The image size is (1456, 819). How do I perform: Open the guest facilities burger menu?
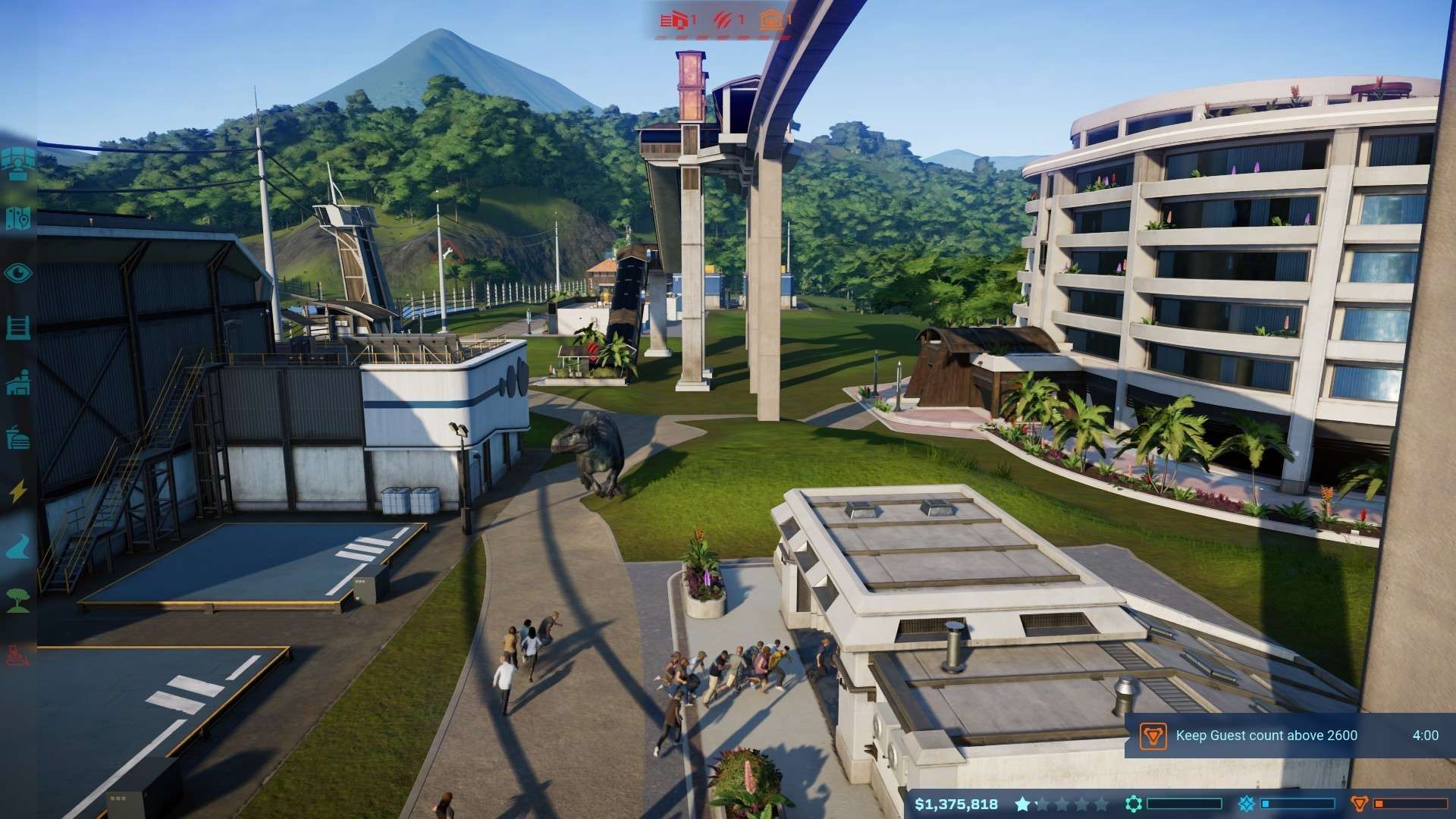point(17,438)
